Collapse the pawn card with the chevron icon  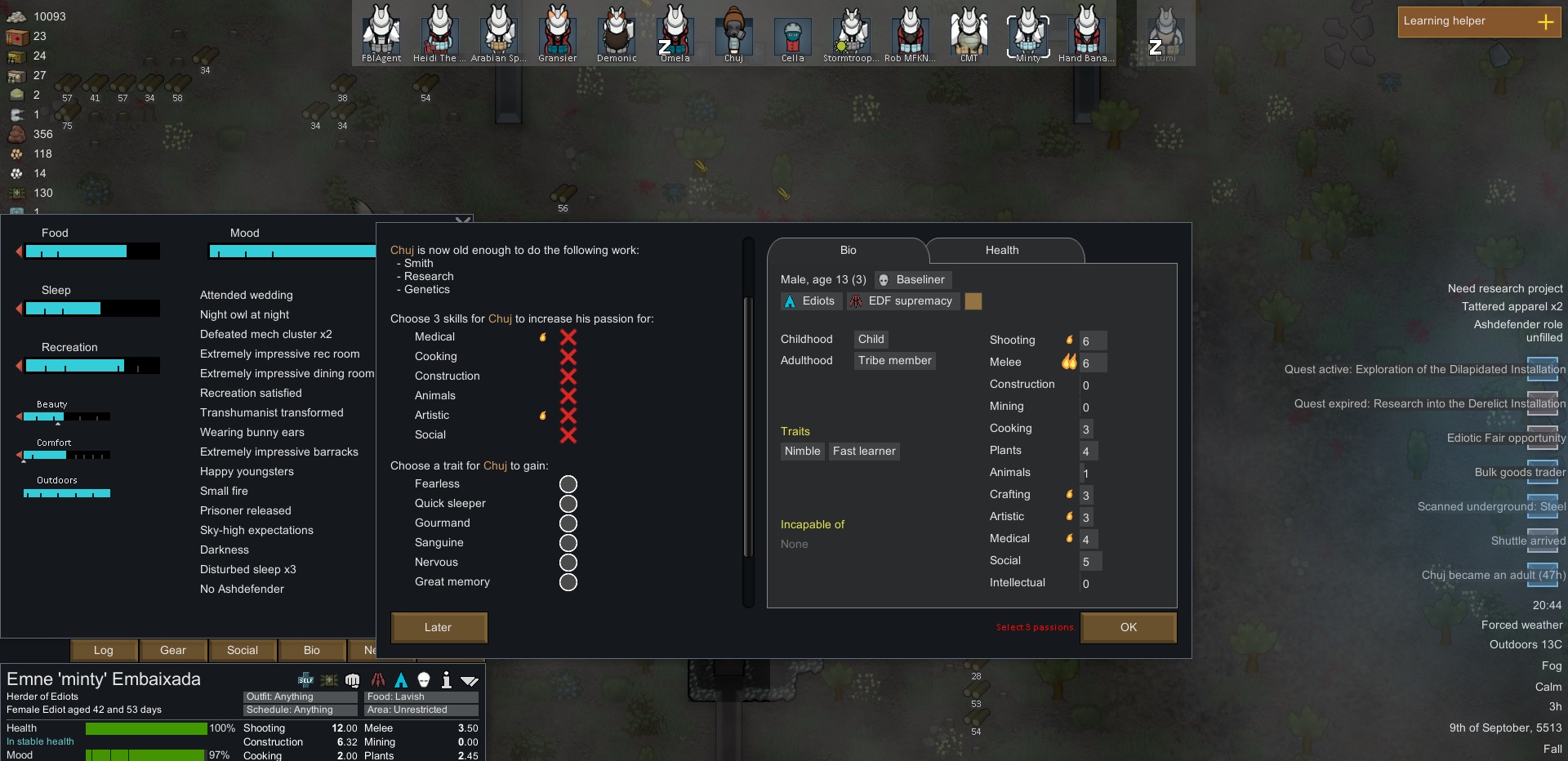tap(470, 680)
